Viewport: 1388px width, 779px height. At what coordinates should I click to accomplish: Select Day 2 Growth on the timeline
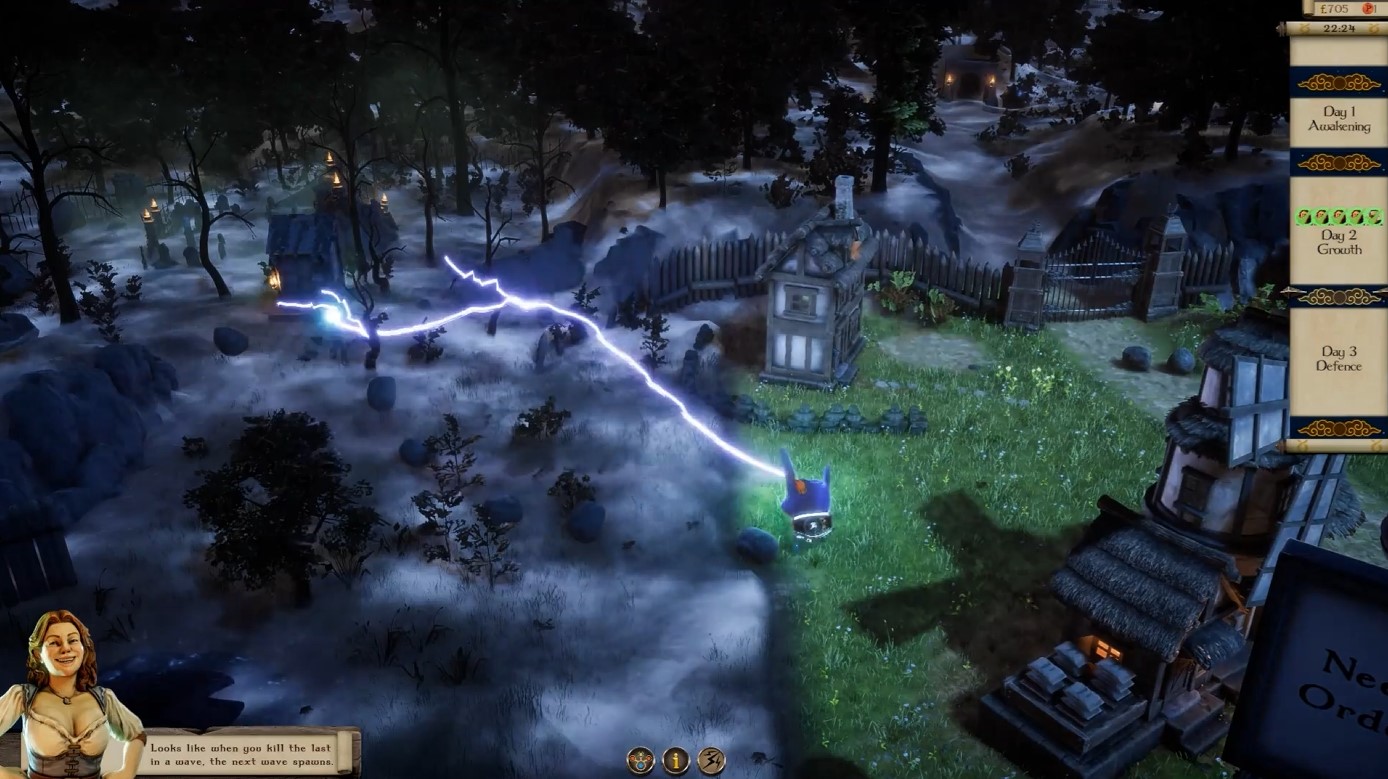pos(1338,242)
